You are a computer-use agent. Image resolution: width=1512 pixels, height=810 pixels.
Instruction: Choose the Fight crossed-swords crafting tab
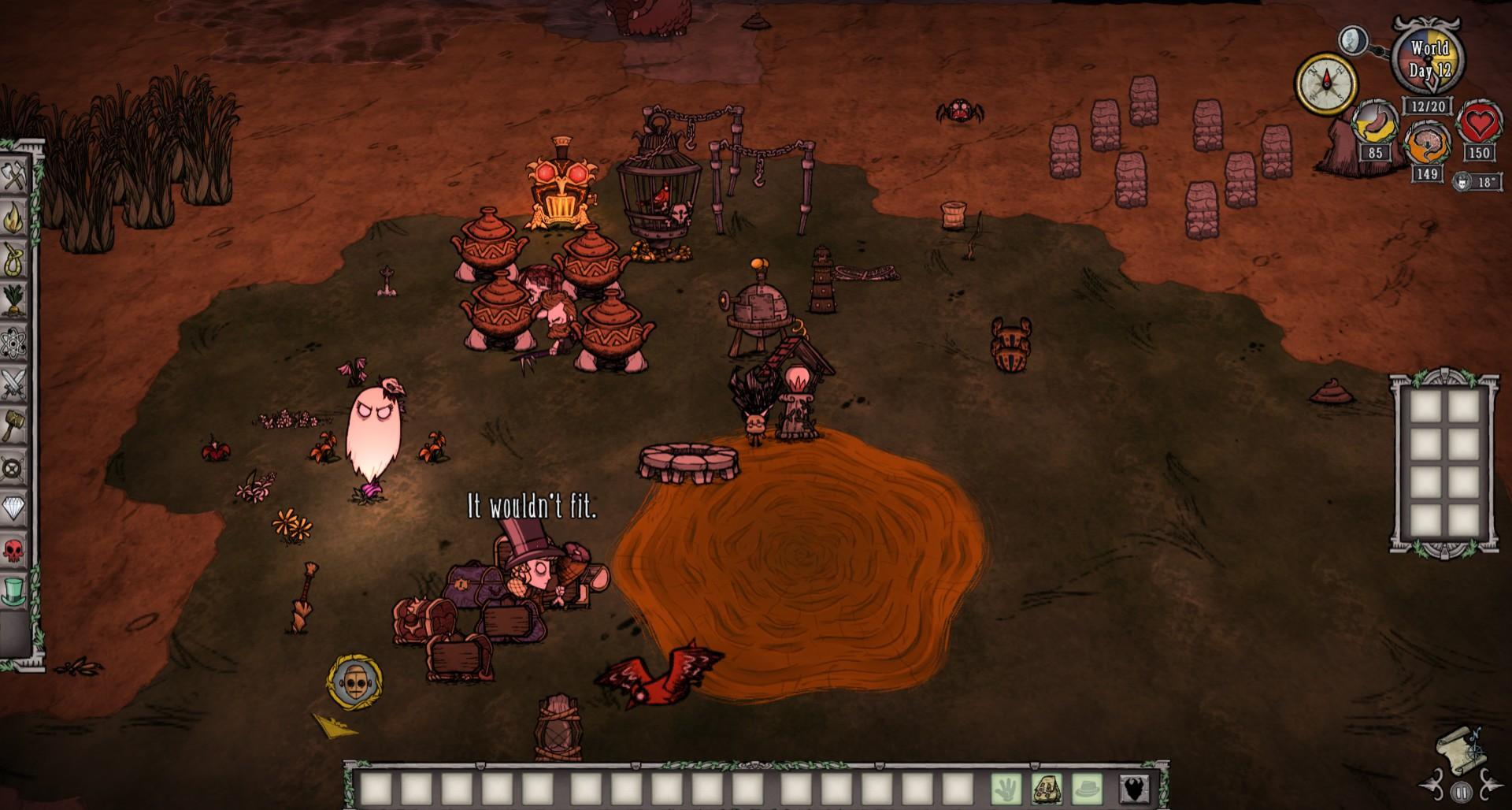(14, 385)
